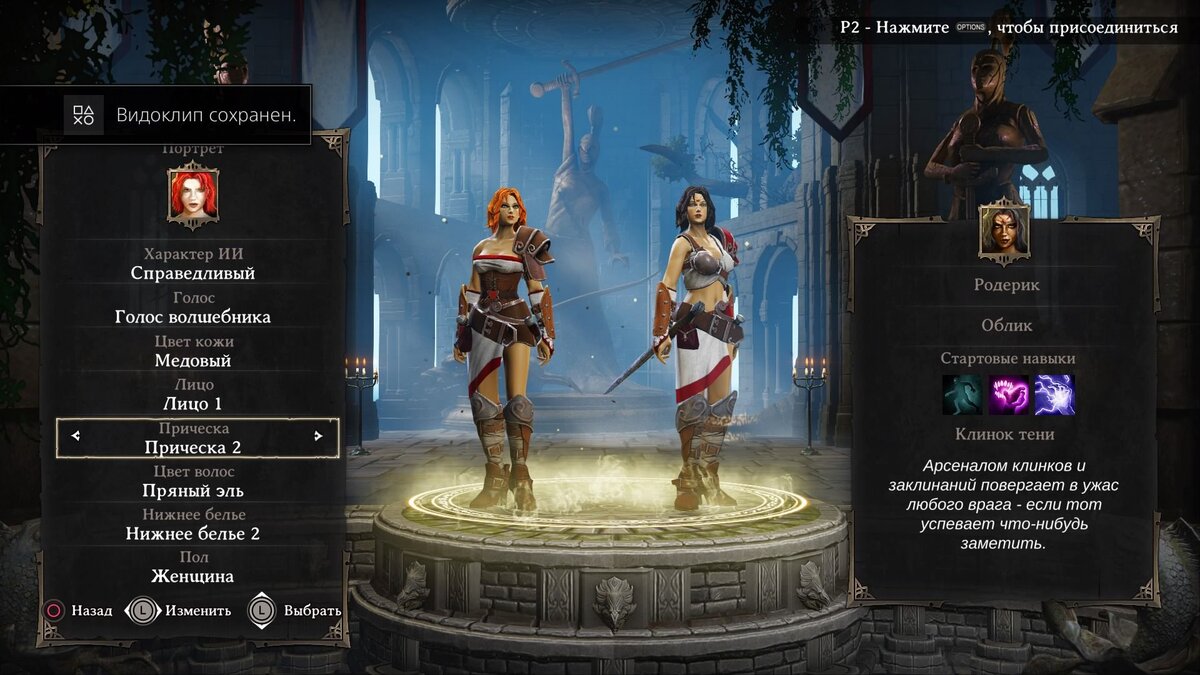
Task: Open the Родерик name field
Action: click(x=1007, y=285)
